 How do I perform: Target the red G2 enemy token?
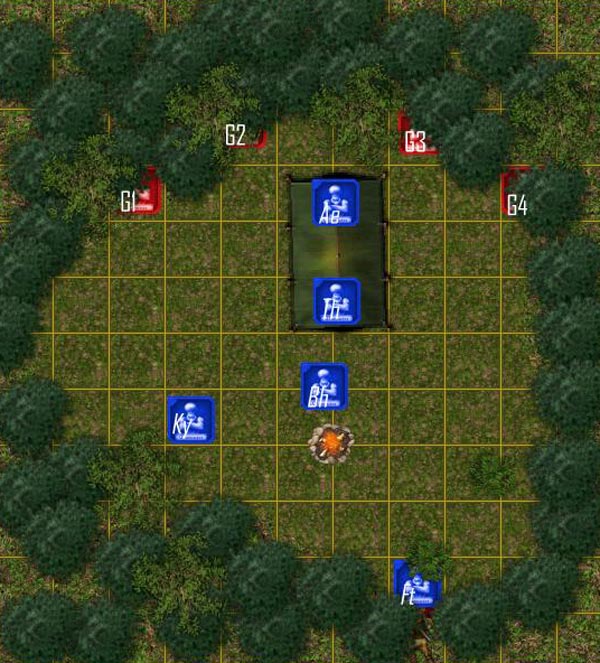point(258,136)
